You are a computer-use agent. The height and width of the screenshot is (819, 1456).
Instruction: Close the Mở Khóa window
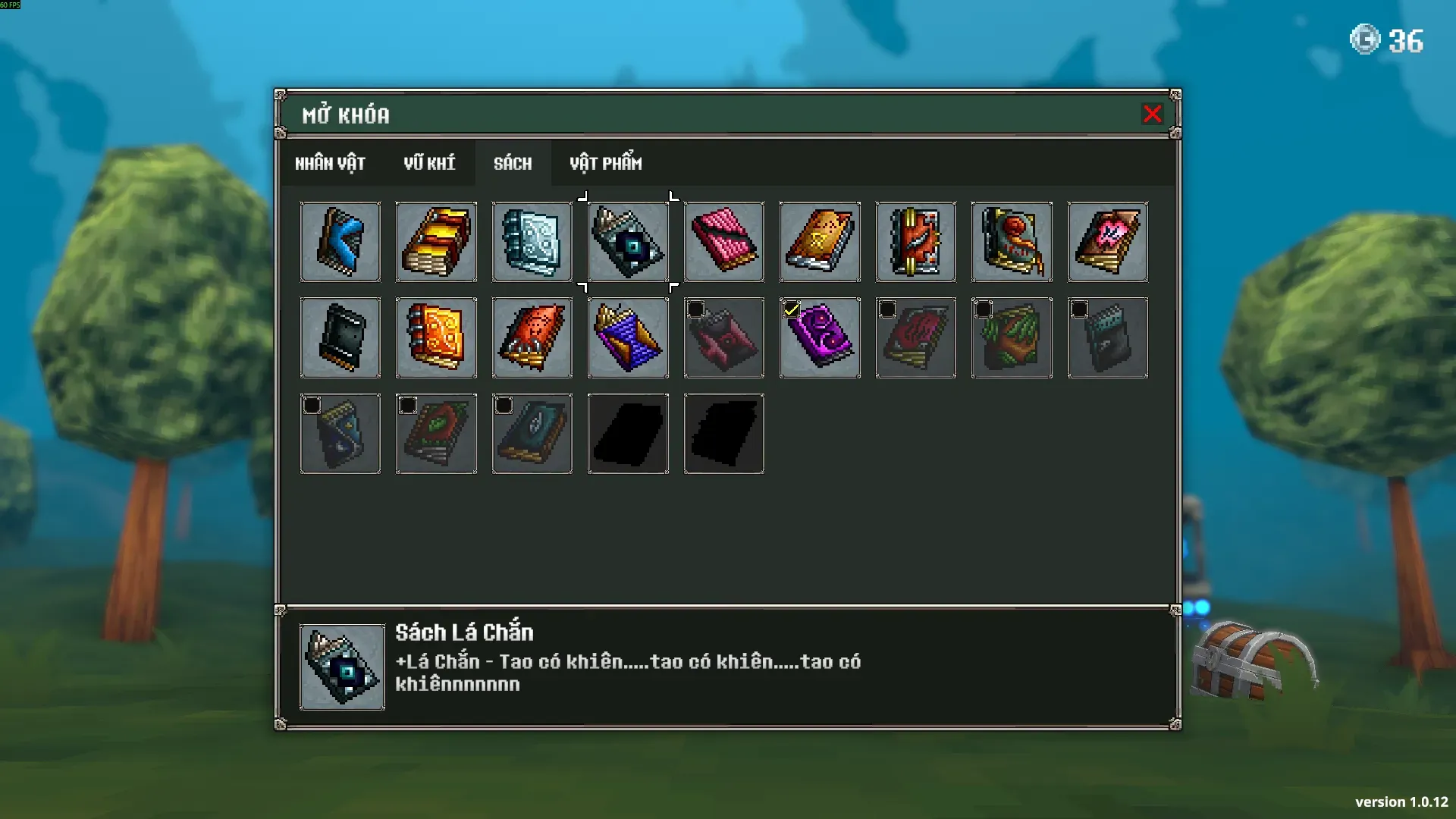click(1152, 114)
